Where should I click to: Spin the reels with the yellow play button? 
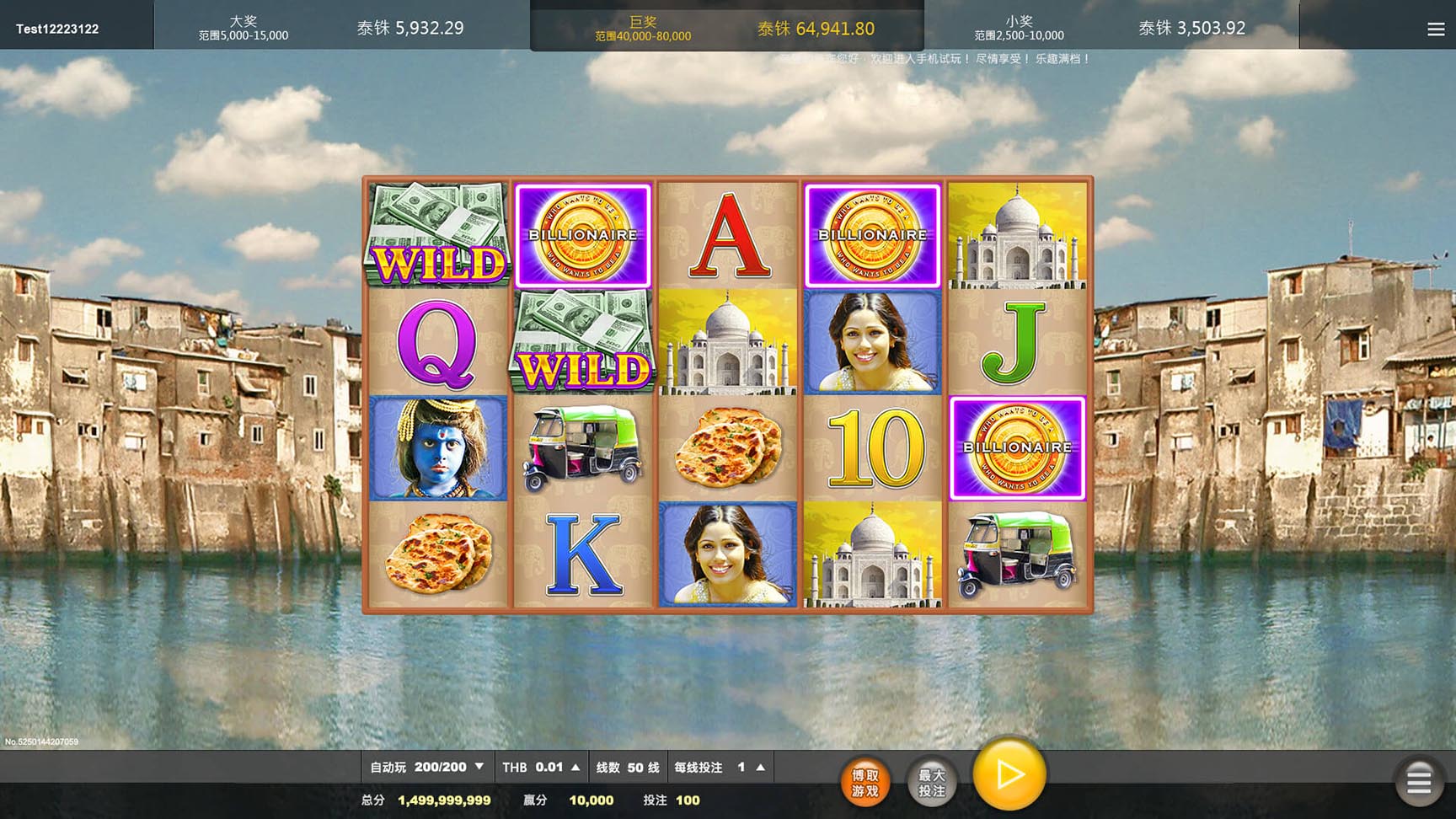click(x=1009, y=774)
